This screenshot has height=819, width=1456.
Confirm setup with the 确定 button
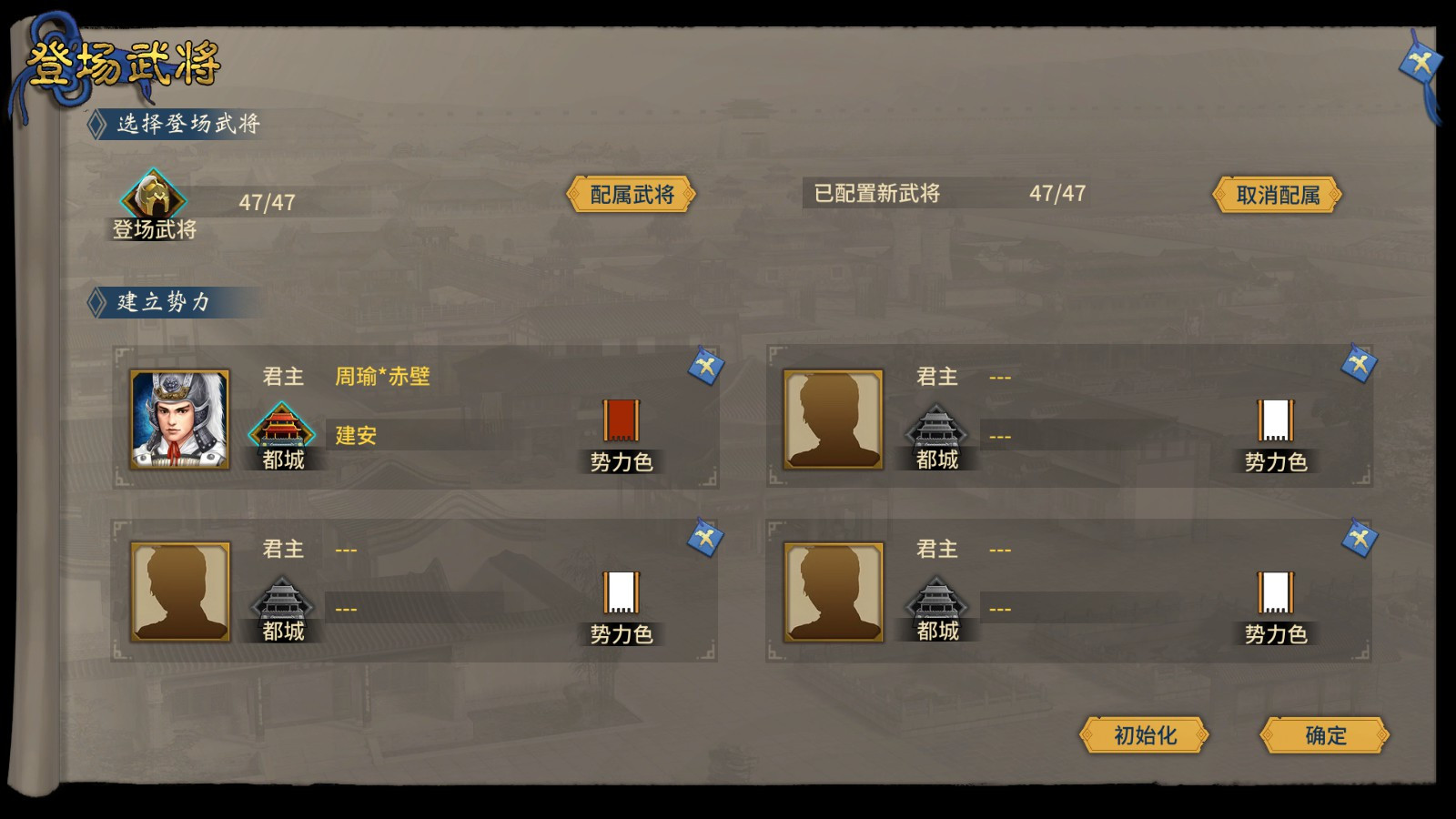(1326, 737)
